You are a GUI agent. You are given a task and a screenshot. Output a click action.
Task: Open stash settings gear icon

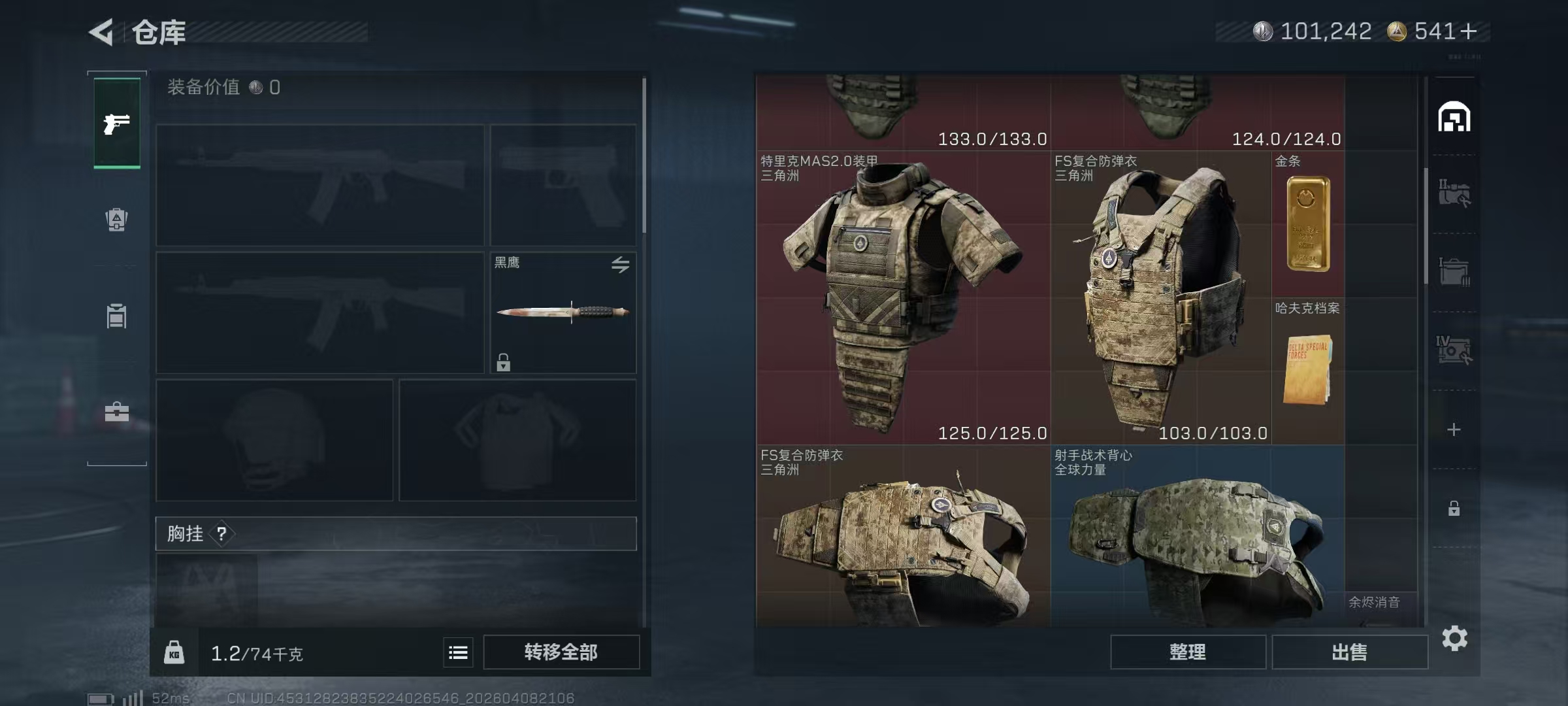tap(1454, 638)
